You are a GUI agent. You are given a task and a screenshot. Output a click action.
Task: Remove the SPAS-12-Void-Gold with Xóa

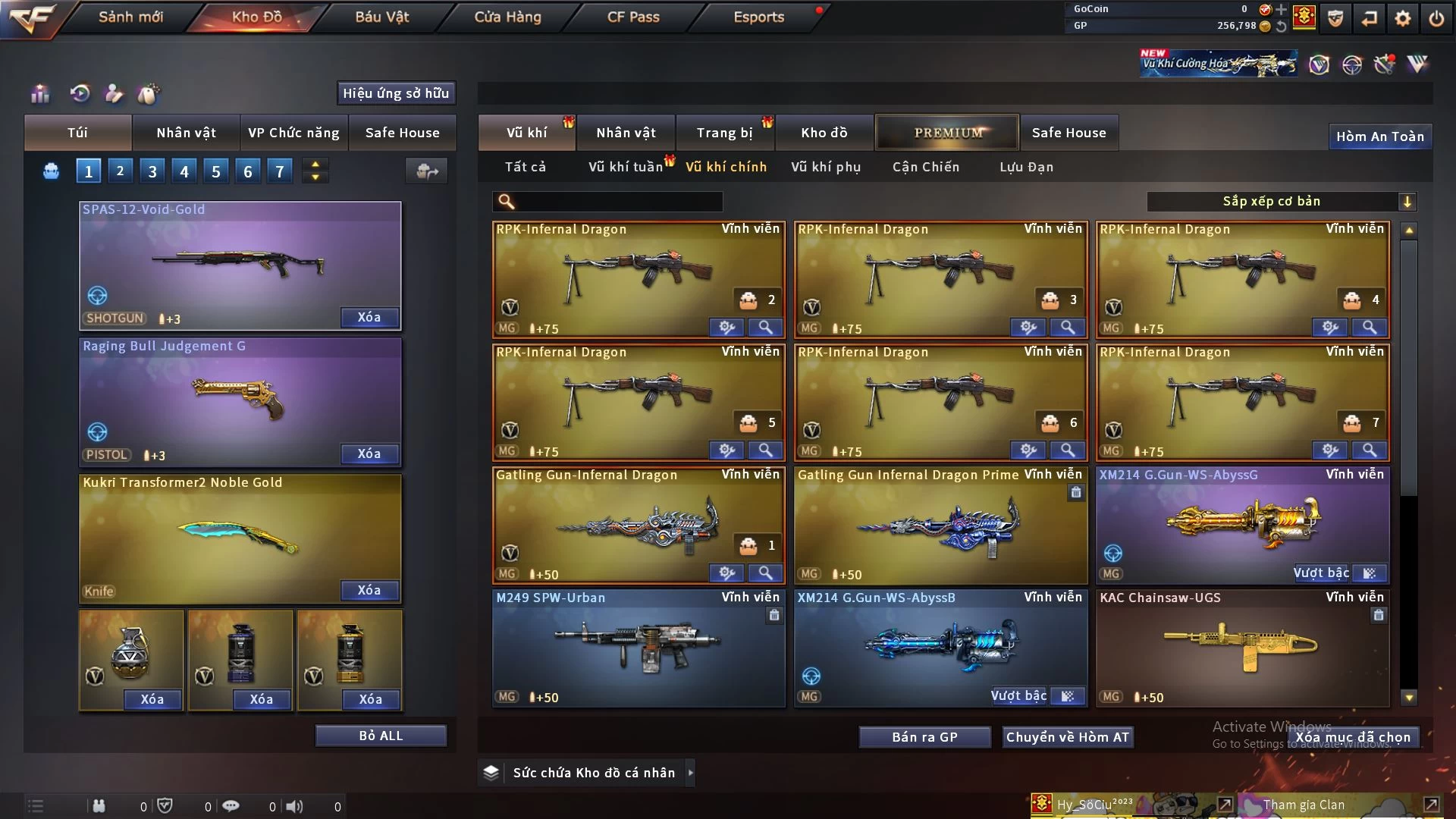[x=369, y=317]
